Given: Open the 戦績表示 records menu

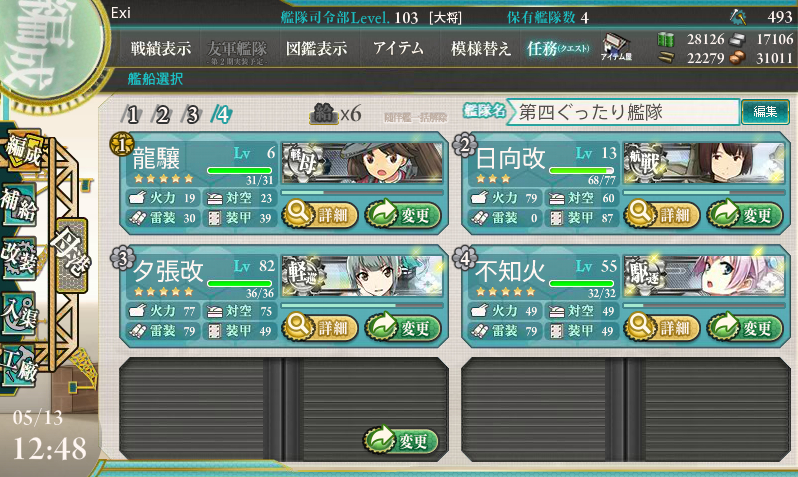Looking at the screenshot, I should (163, 48).
